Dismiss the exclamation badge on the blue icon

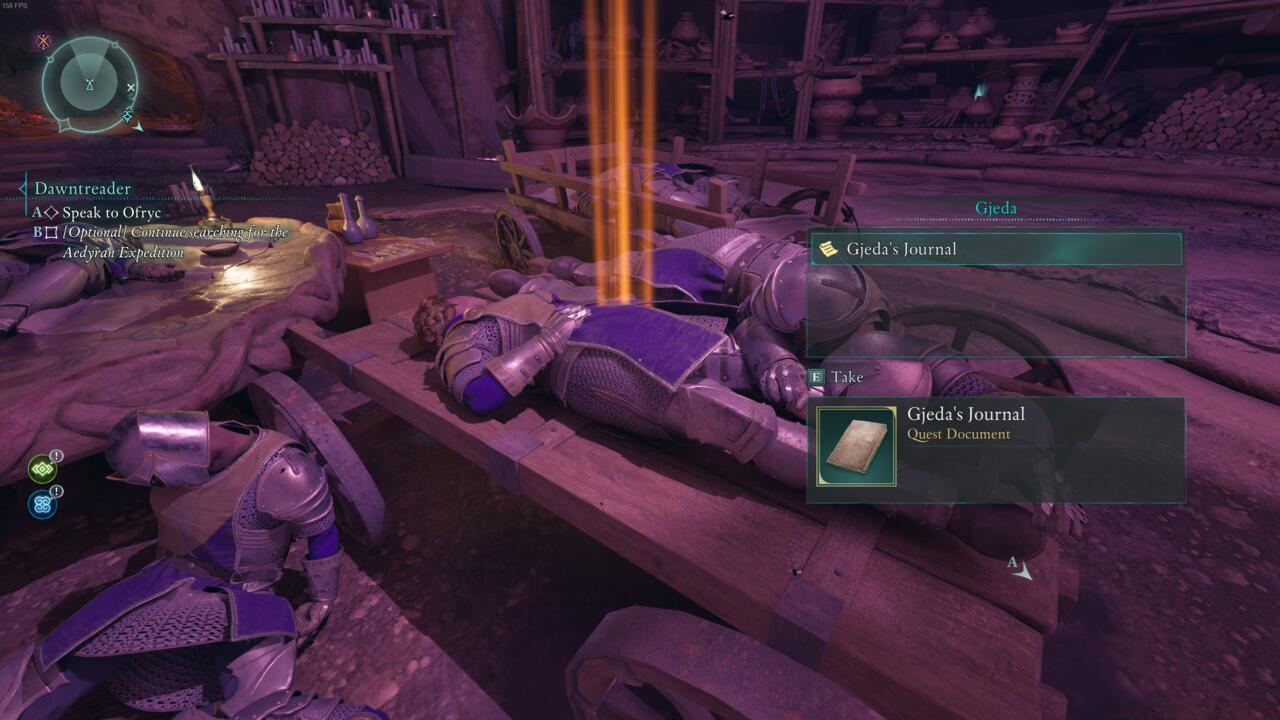[56, 491]
